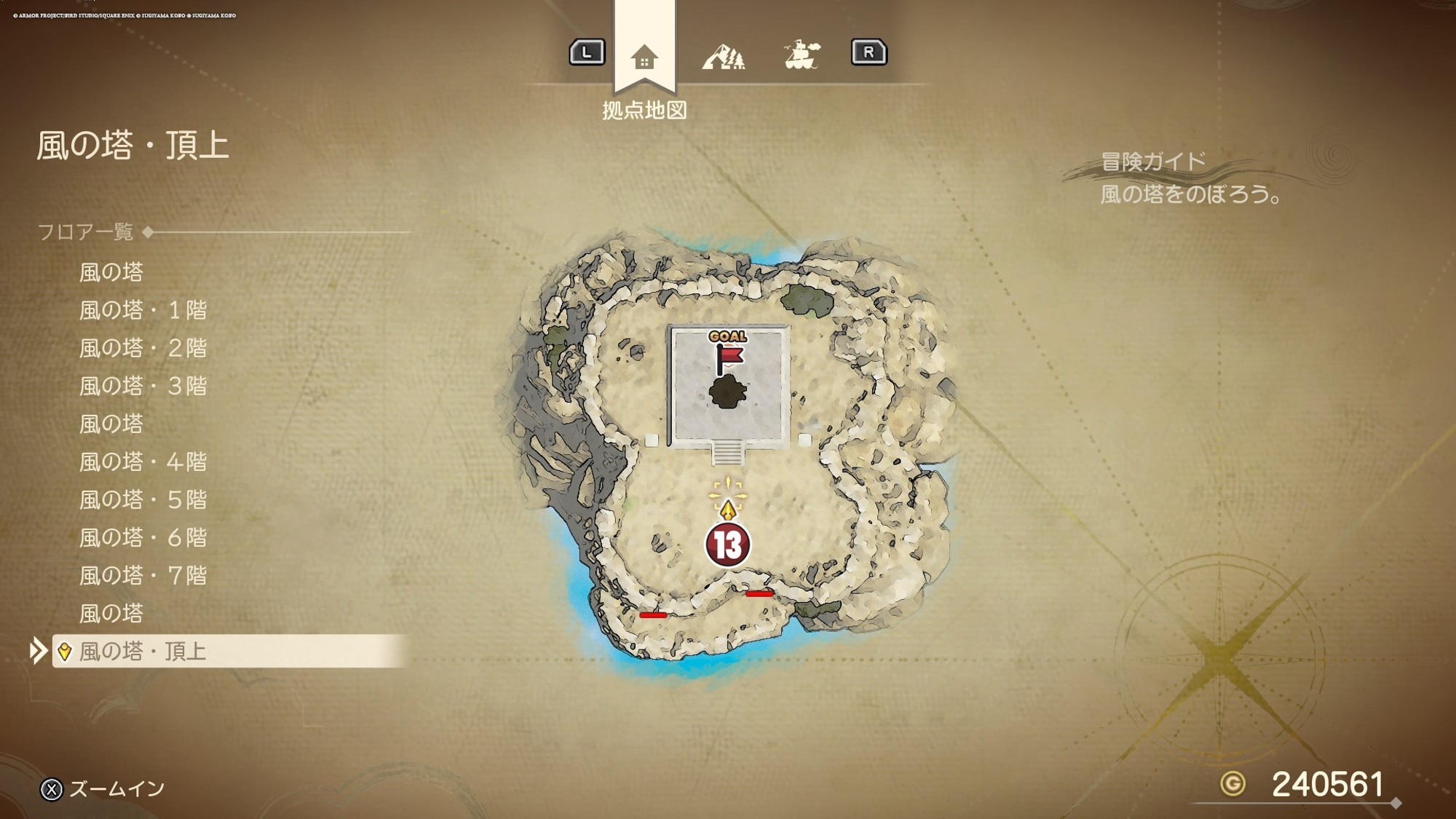Open the 風の塔・3階 floor map
Image resolution: width=1456 pixels, height=819 pixels.
pyautogui.click(x=143, y=387)
